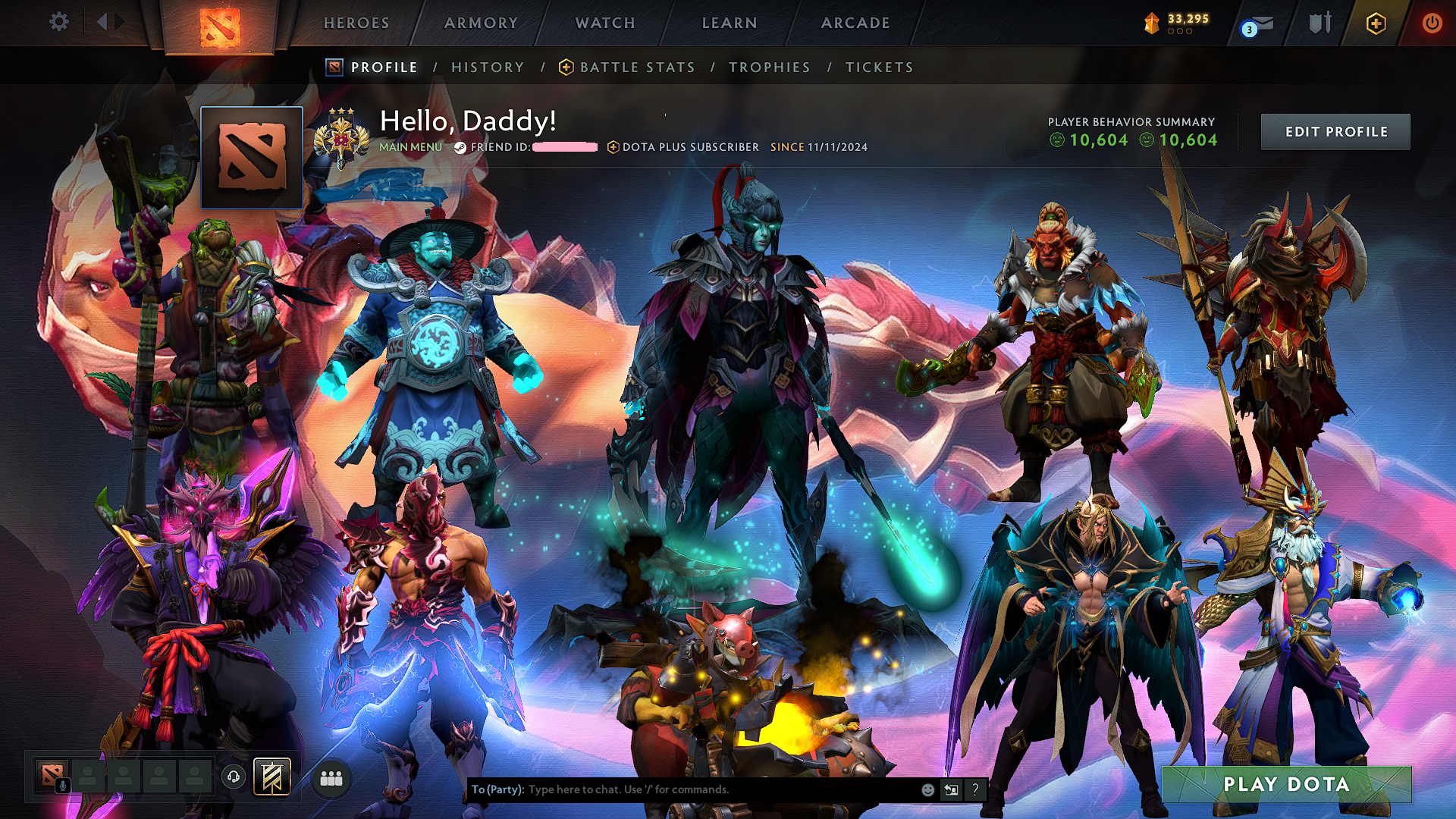This screenshot has width=1456, height=819.
Task: Open the WATCH menu item
Action: pos(603,22)
